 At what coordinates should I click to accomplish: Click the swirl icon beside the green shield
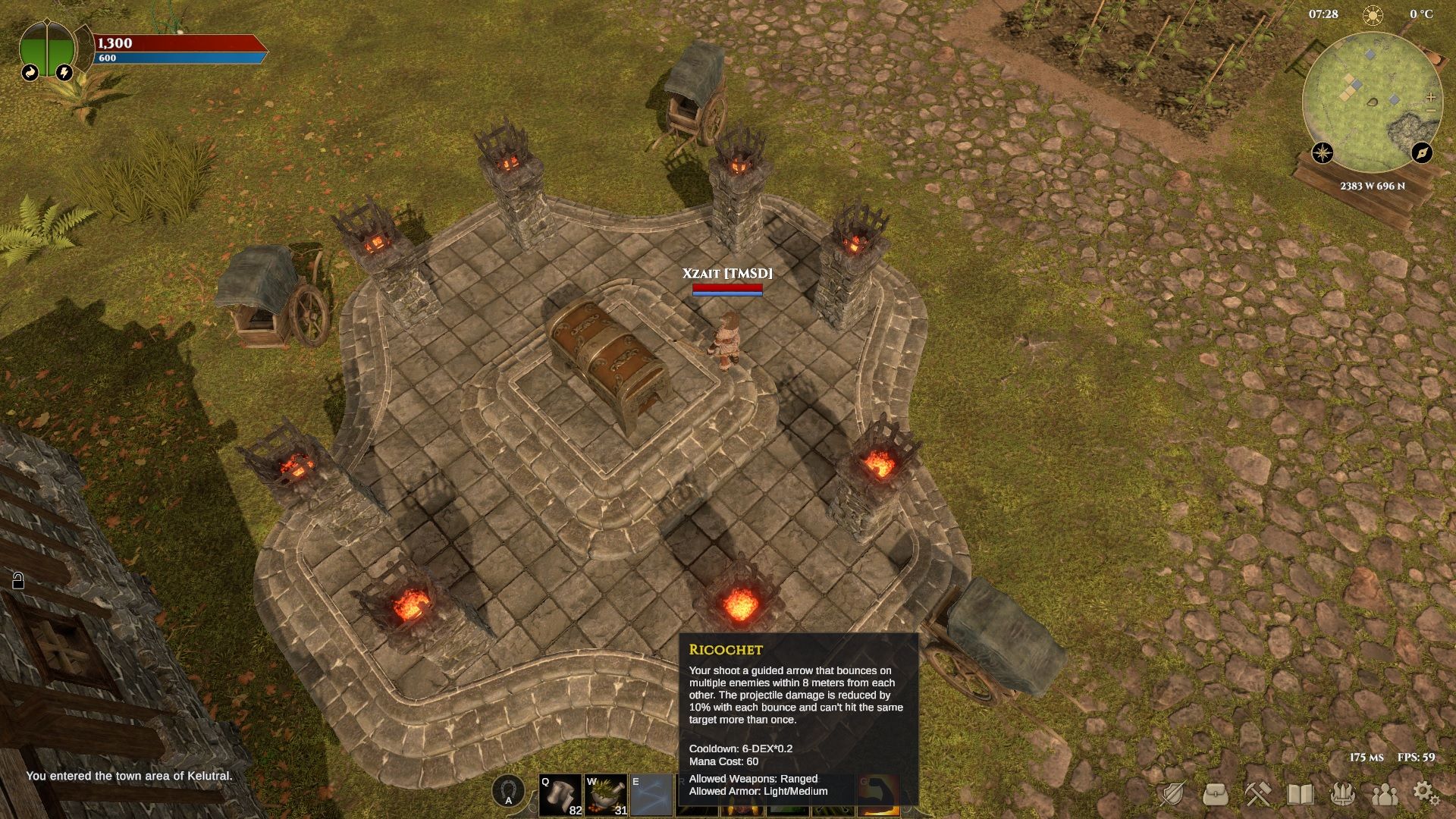click(x=30, y=72)
